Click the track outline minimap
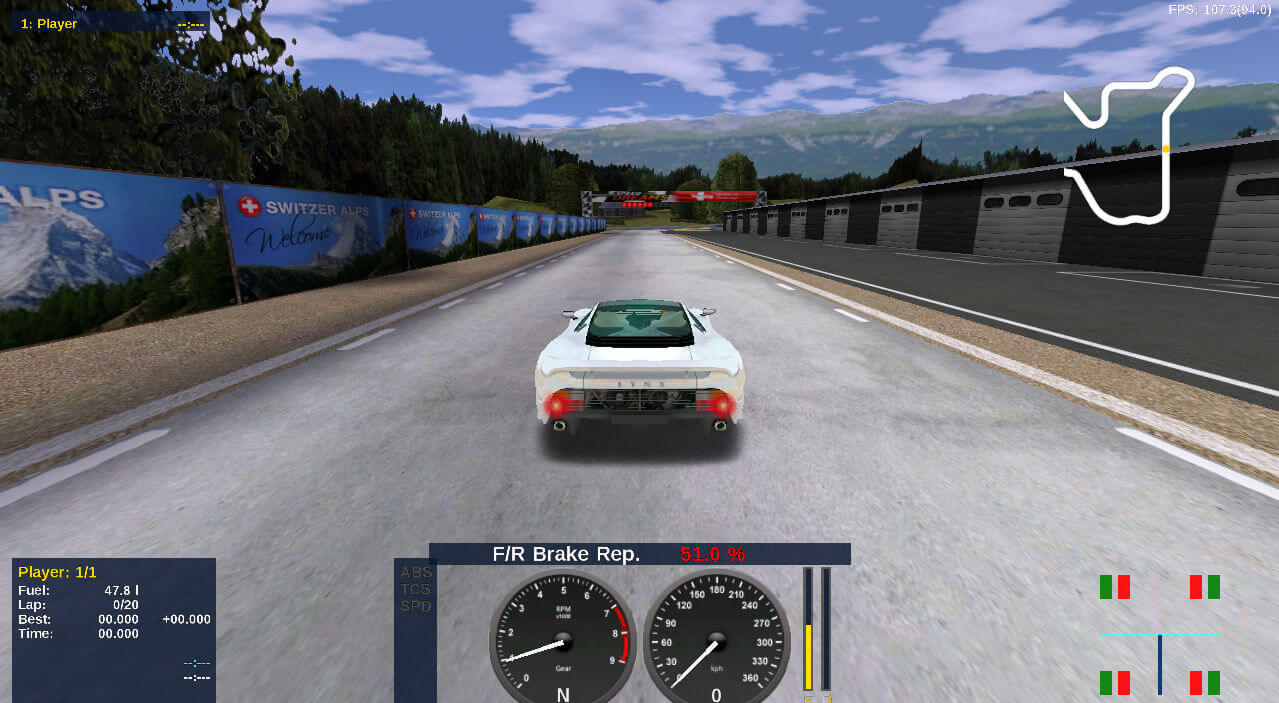 [1128, 143]
